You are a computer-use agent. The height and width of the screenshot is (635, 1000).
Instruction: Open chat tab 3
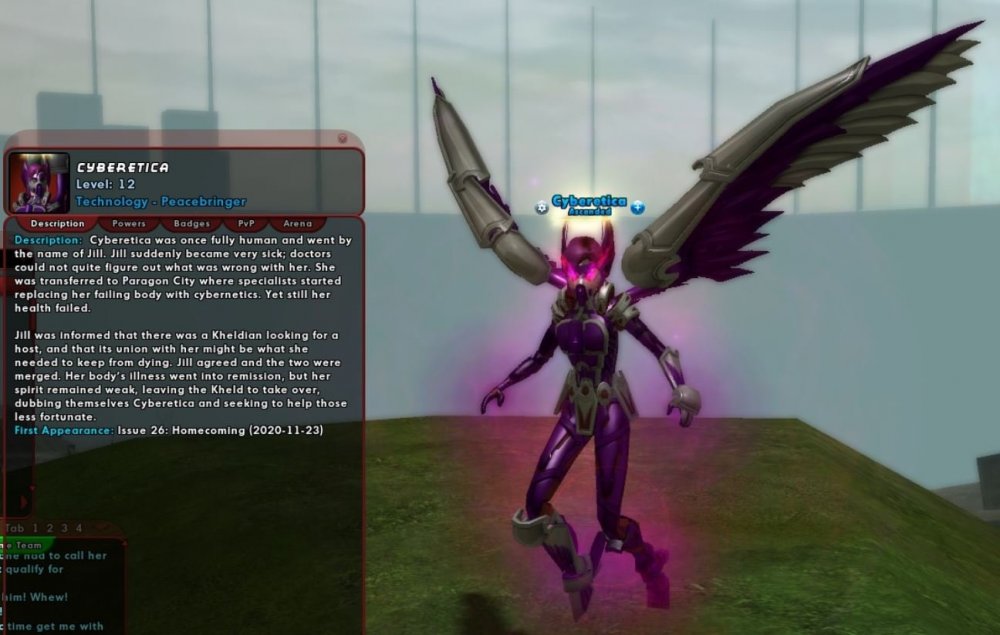(63, 528)
